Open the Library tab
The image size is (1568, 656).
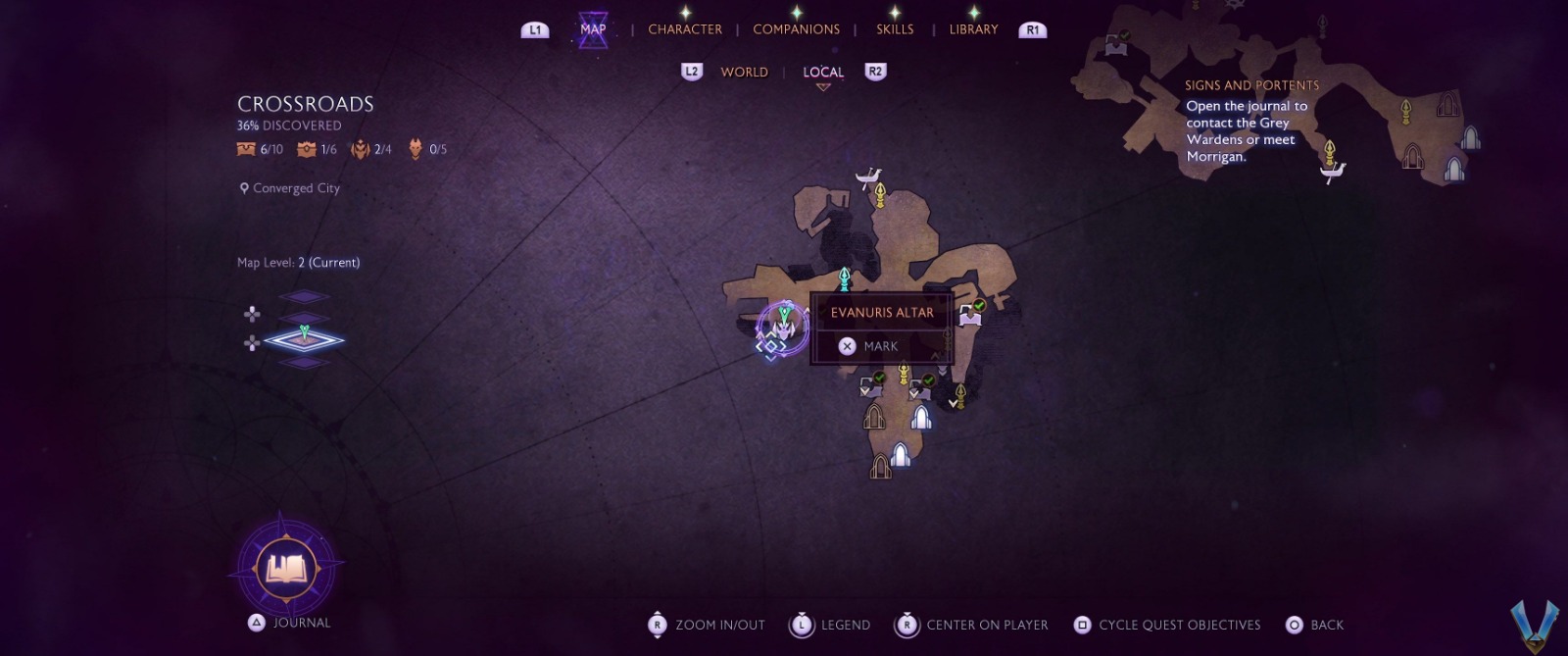click(x=973, y=29)
